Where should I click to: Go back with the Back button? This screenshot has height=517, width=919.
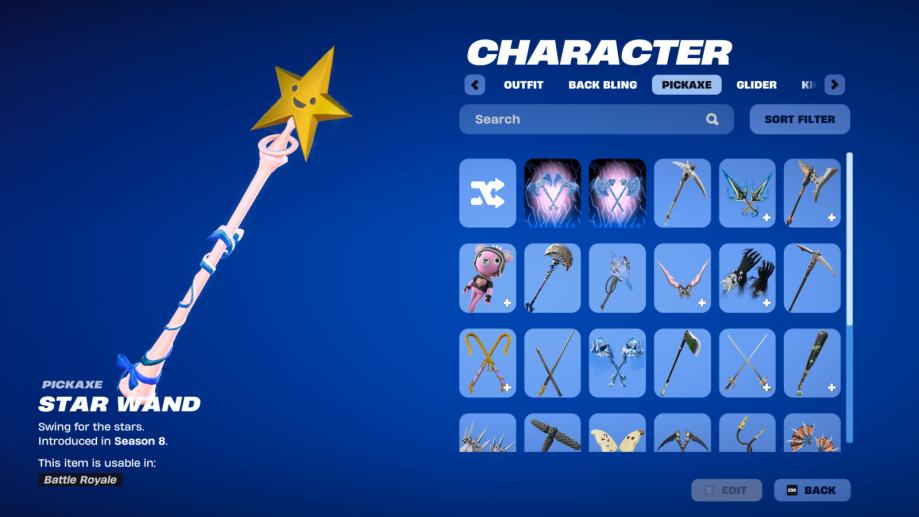[x=811, y=490]
